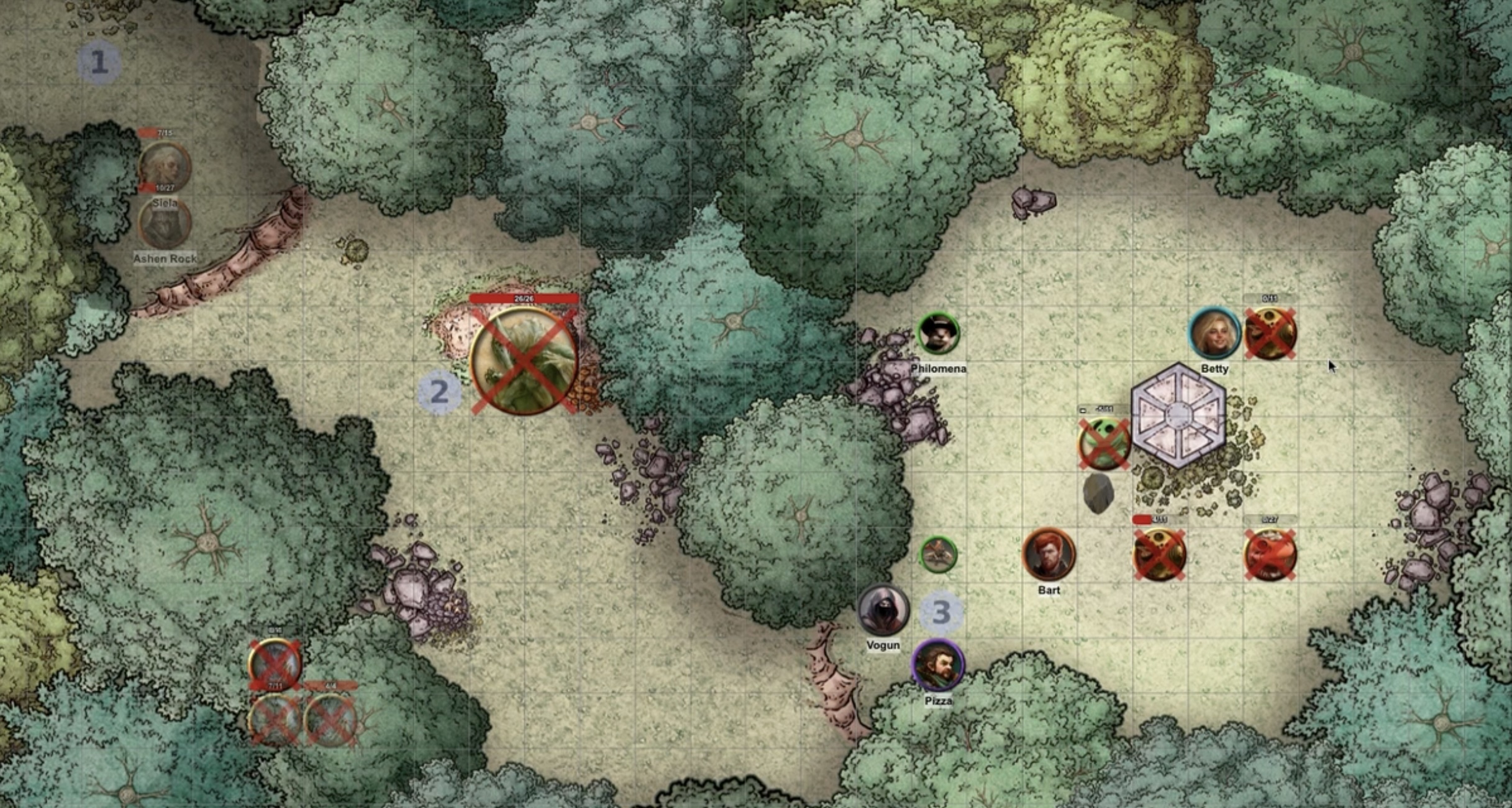1512x808 pixels.
Task: Click the crossed-out green slime token
Action: pos(1104,444)
